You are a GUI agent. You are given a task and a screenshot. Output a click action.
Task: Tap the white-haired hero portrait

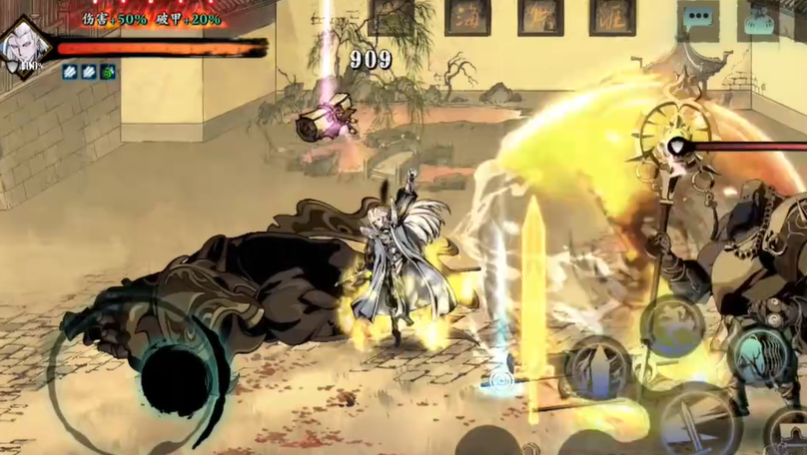[x=22, y=48]
